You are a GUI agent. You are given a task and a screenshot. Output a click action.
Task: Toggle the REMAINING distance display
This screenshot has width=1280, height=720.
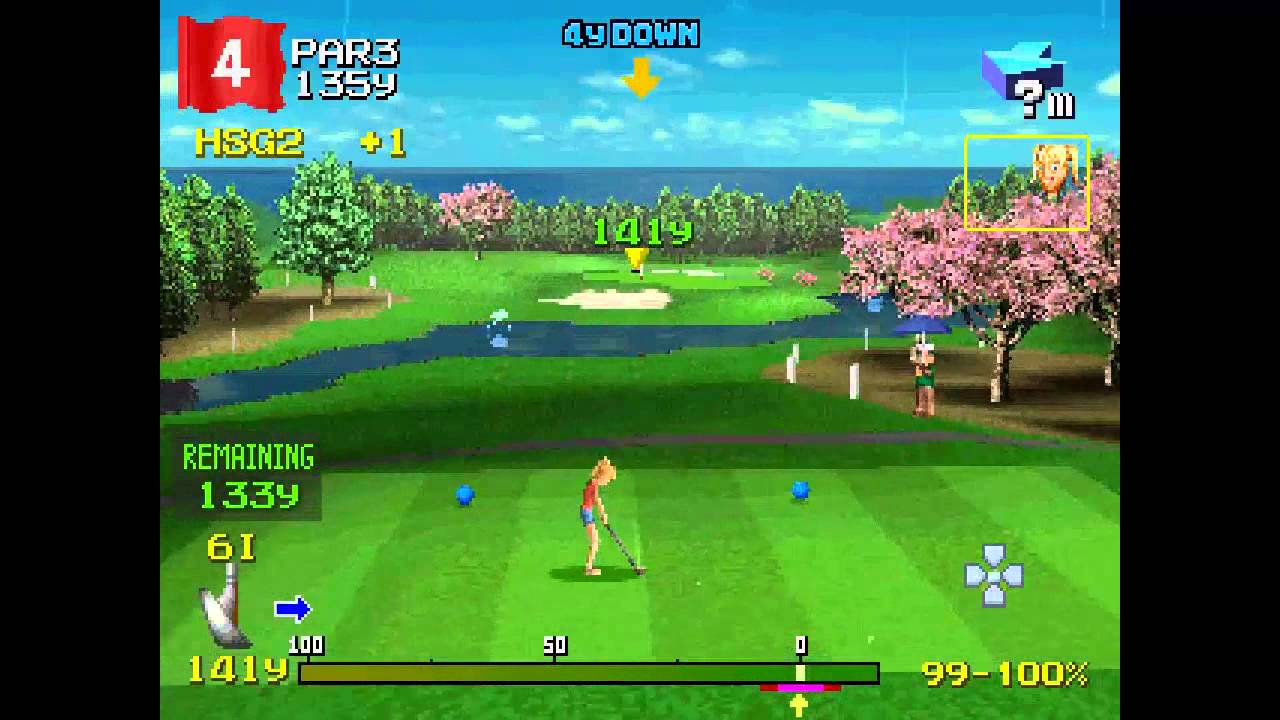[247, 457]
